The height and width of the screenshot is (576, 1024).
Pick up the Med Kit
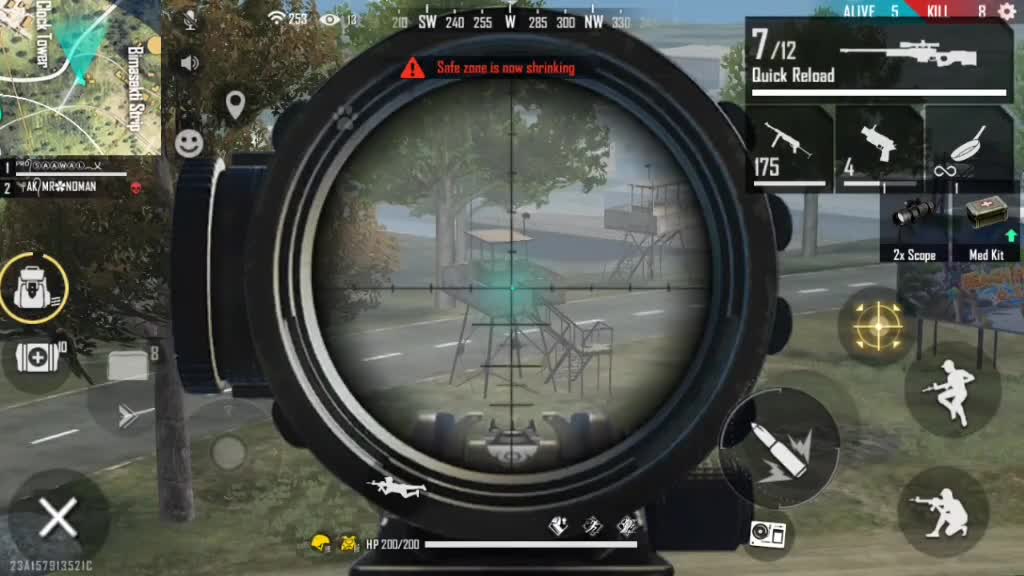coord(986,228)
